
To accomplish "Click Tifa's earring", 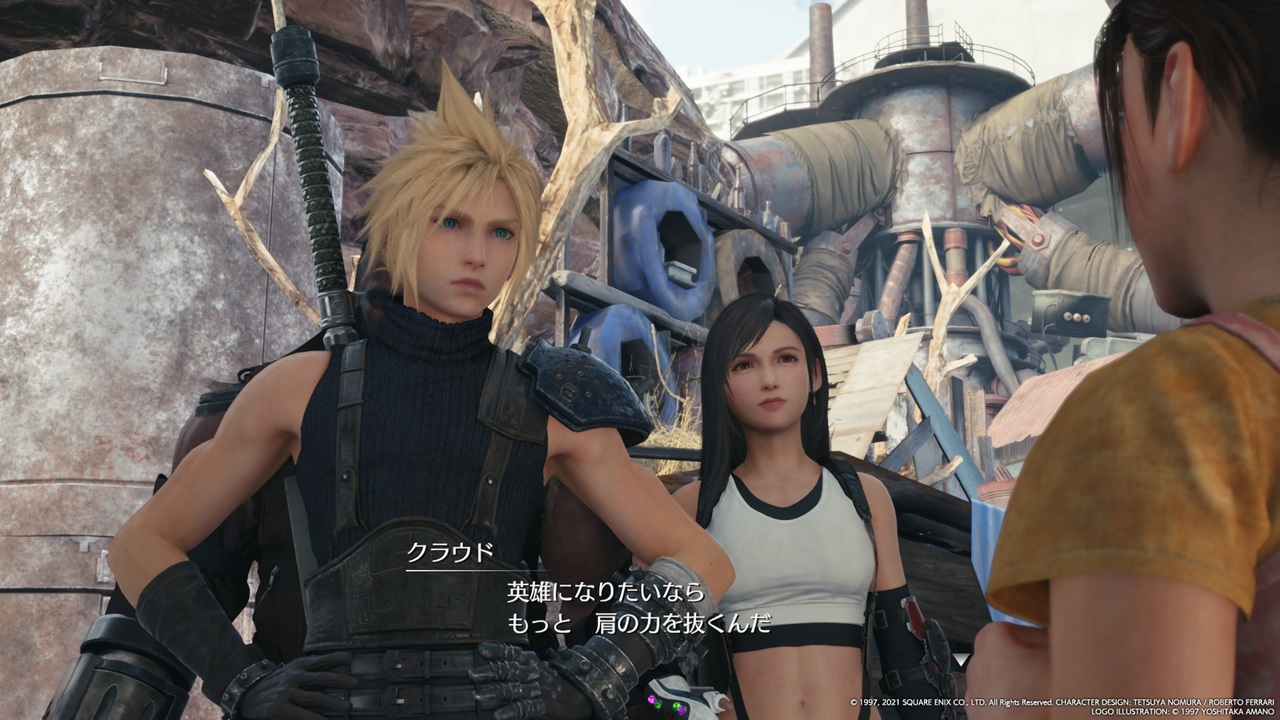I will click(x=813, y=396).
